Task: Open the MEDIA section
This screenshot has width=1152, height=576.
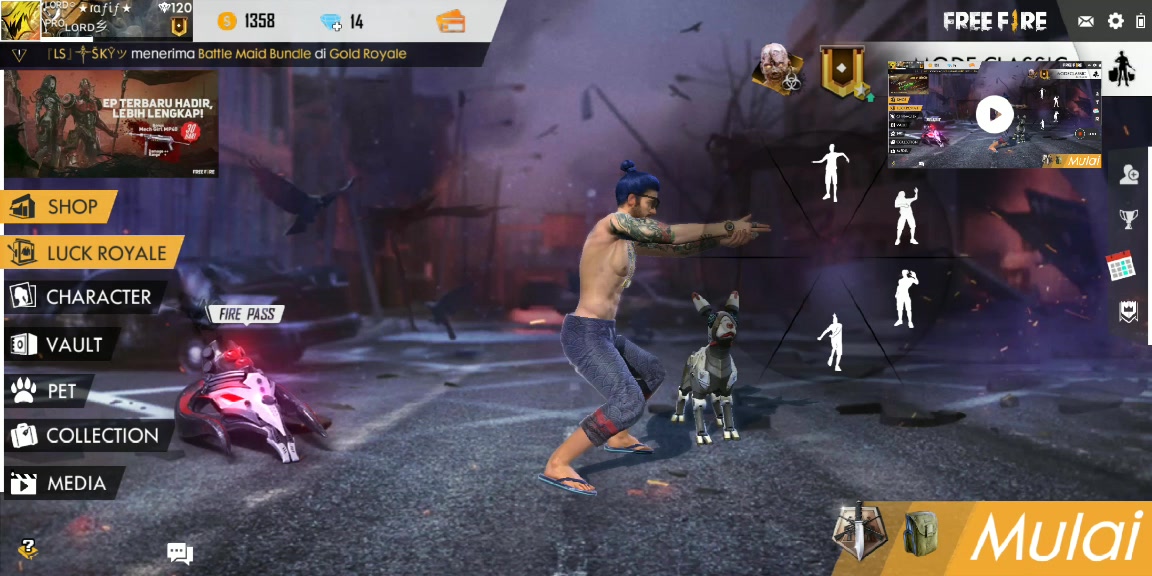Action: pos(64,484)
